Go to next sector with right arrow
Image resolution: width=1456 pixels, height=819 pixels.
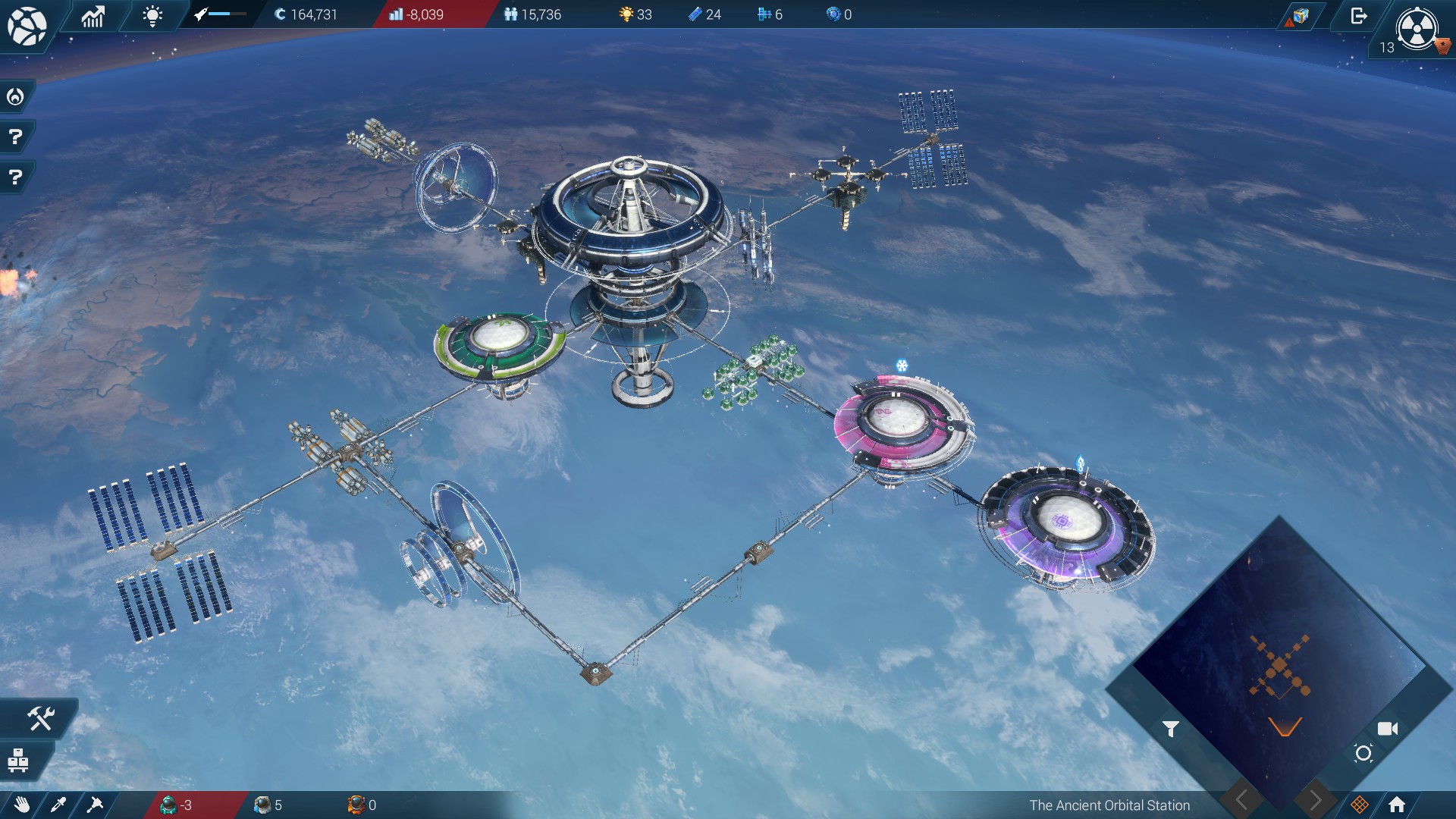(1315, 799)
